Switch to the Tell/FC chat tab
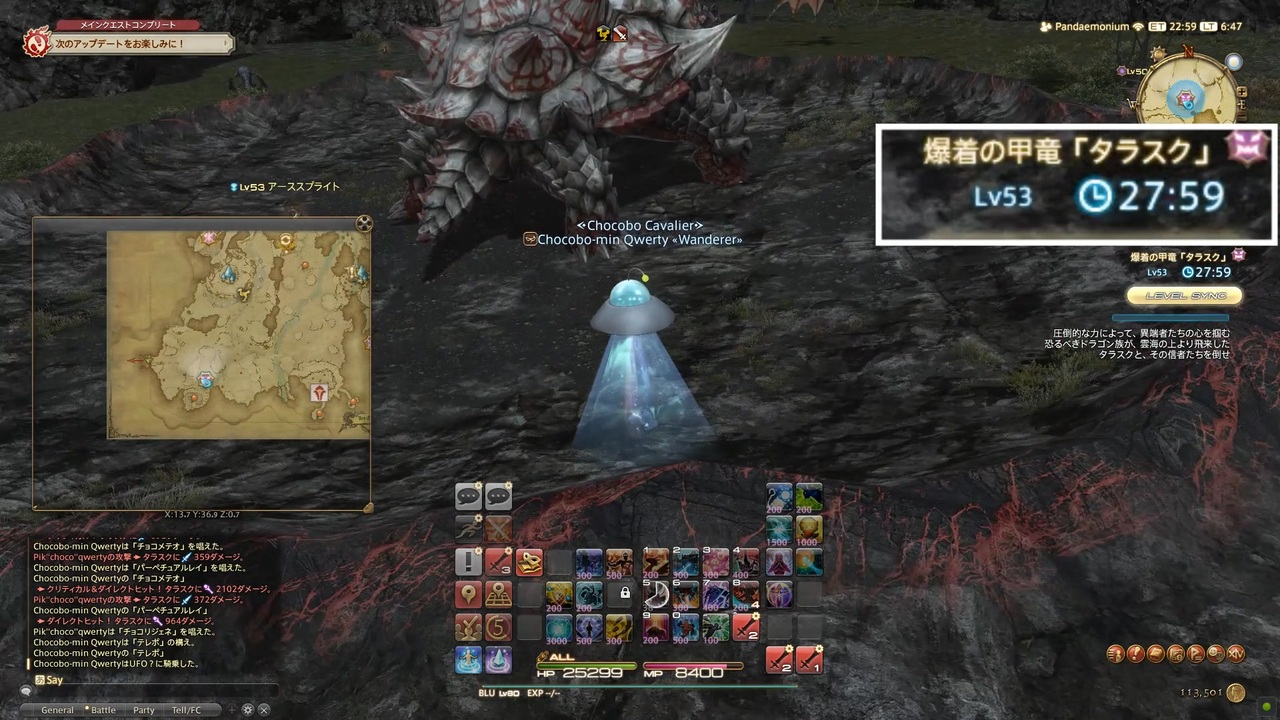1280x720 pixels. point(185,709)
